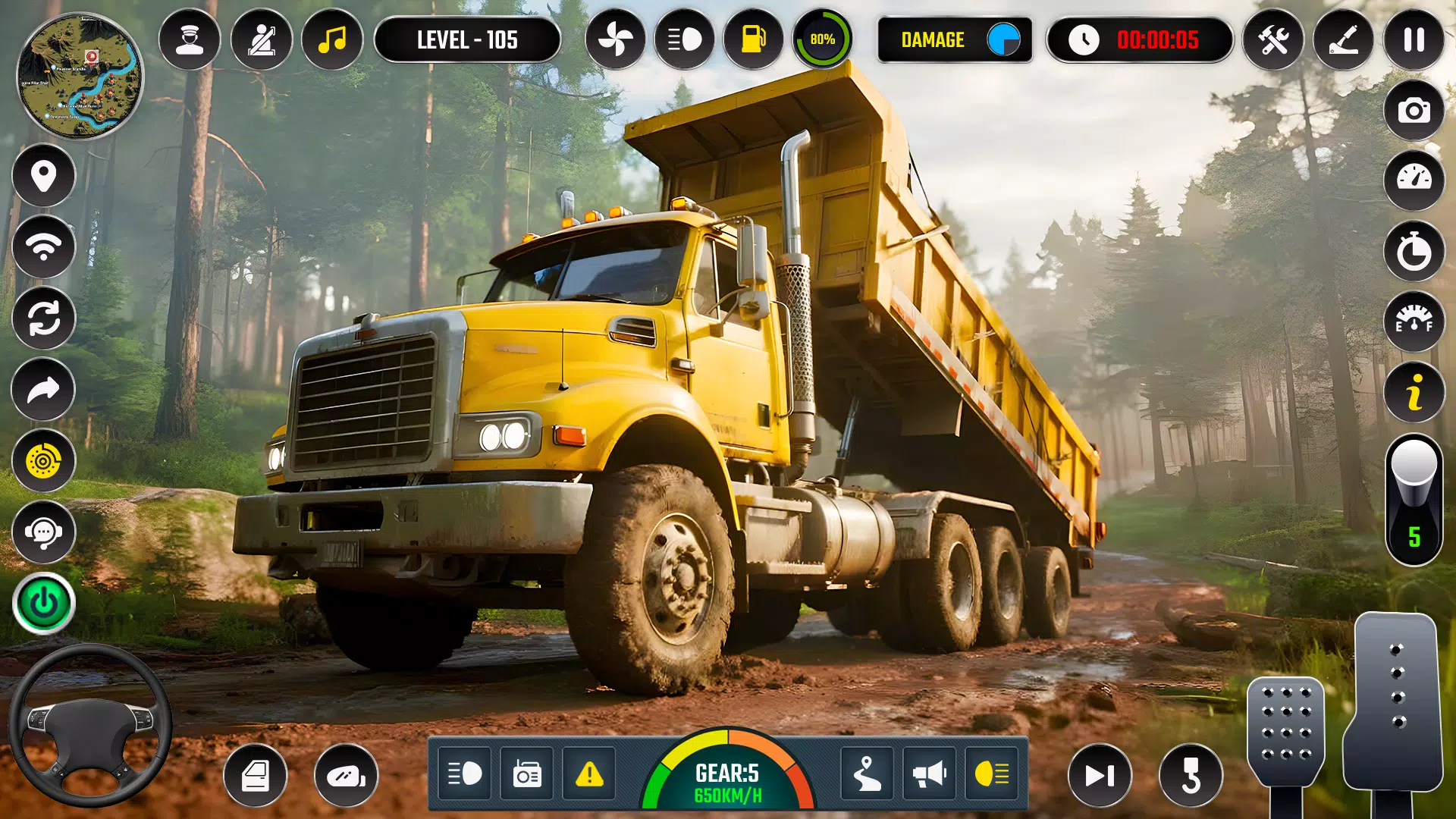Step on the tall accelerator pedal
Viewport: 1456px width, 819px height.
[x=1394, y=701]
